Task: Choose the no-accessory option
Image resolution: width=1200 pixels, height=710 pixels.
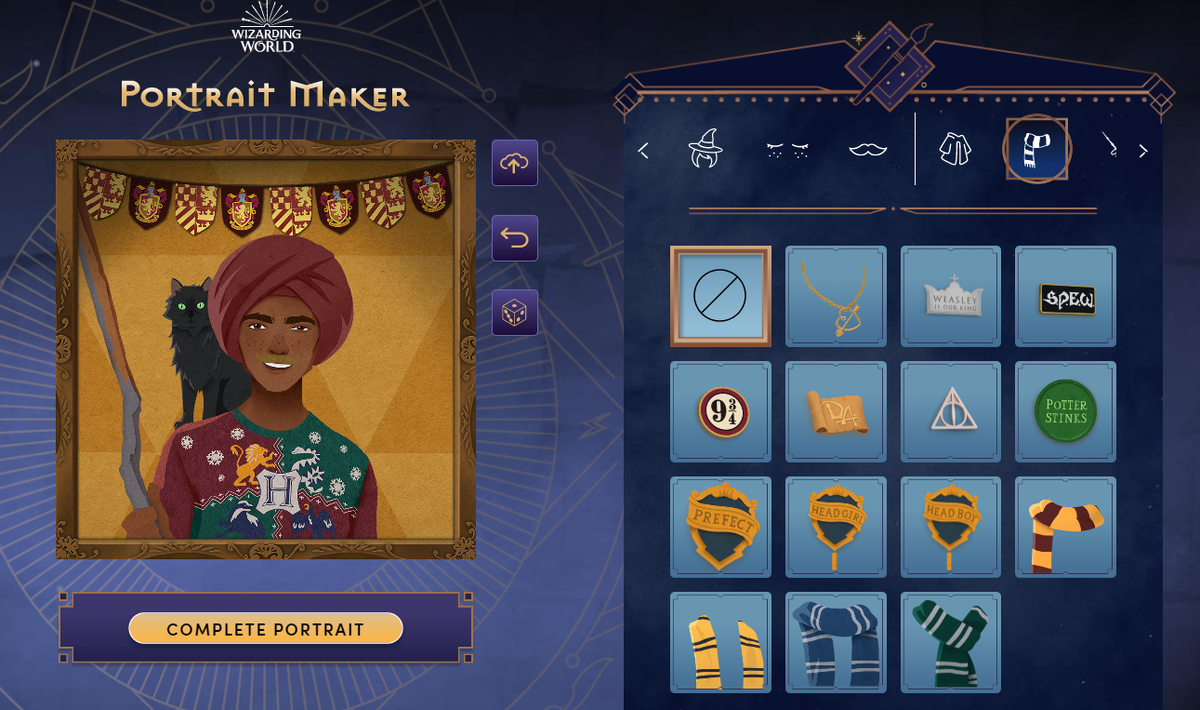Action: pyautogui.click(x=720, y=296)
